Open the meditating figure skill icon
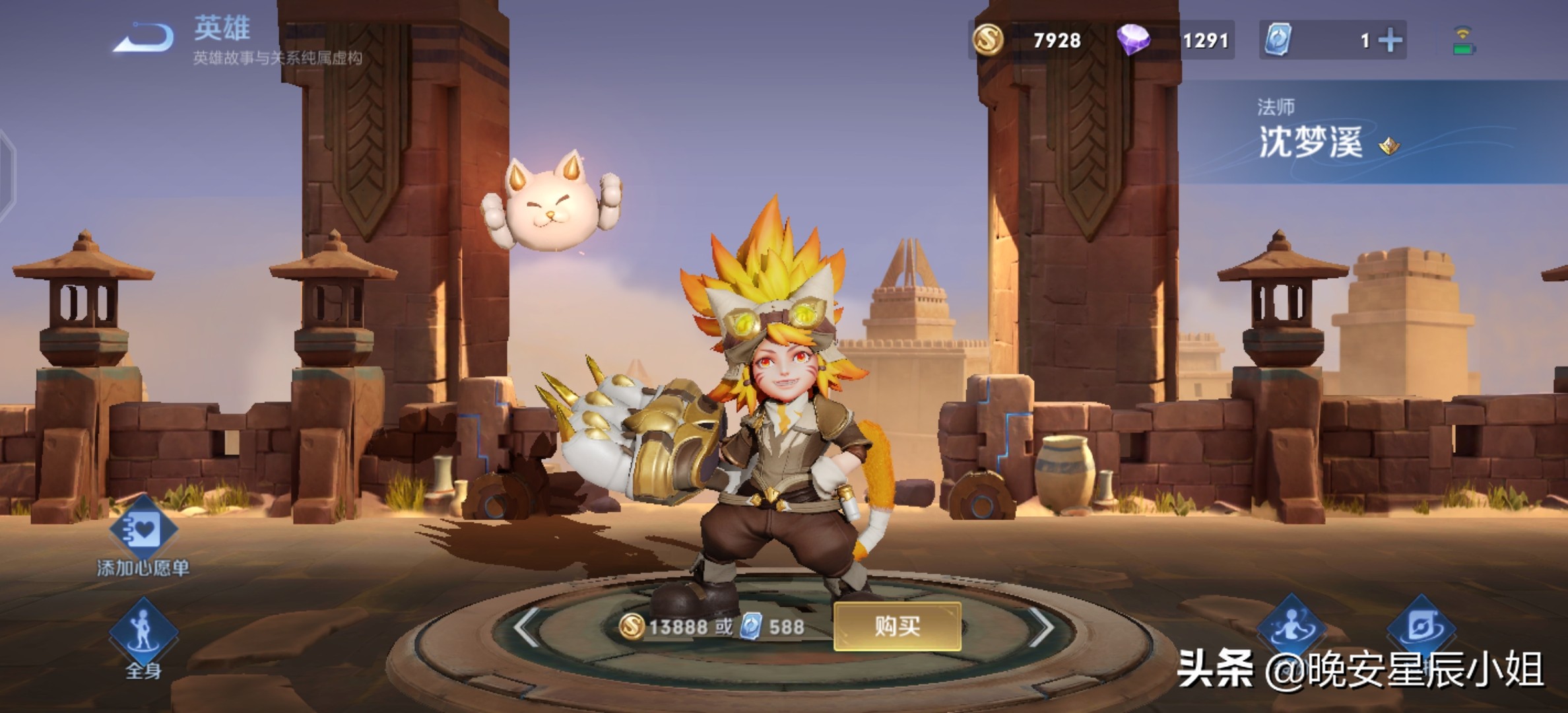This screenshot has height=713, width=1568. pyautogui.click(x=1291, y=627)
